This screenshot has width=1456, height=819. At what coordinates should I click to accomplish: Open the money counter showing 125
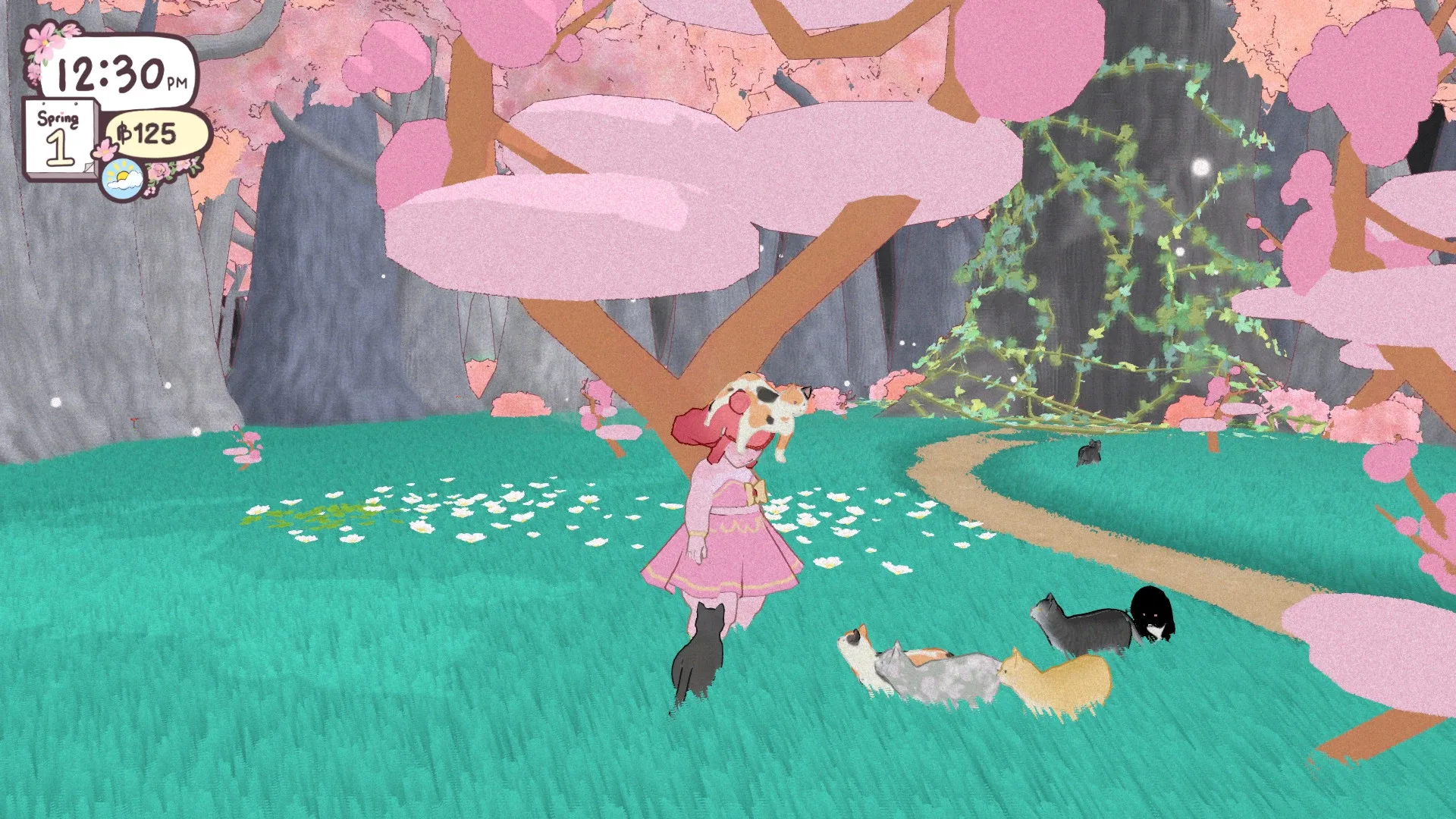(147, 133)
